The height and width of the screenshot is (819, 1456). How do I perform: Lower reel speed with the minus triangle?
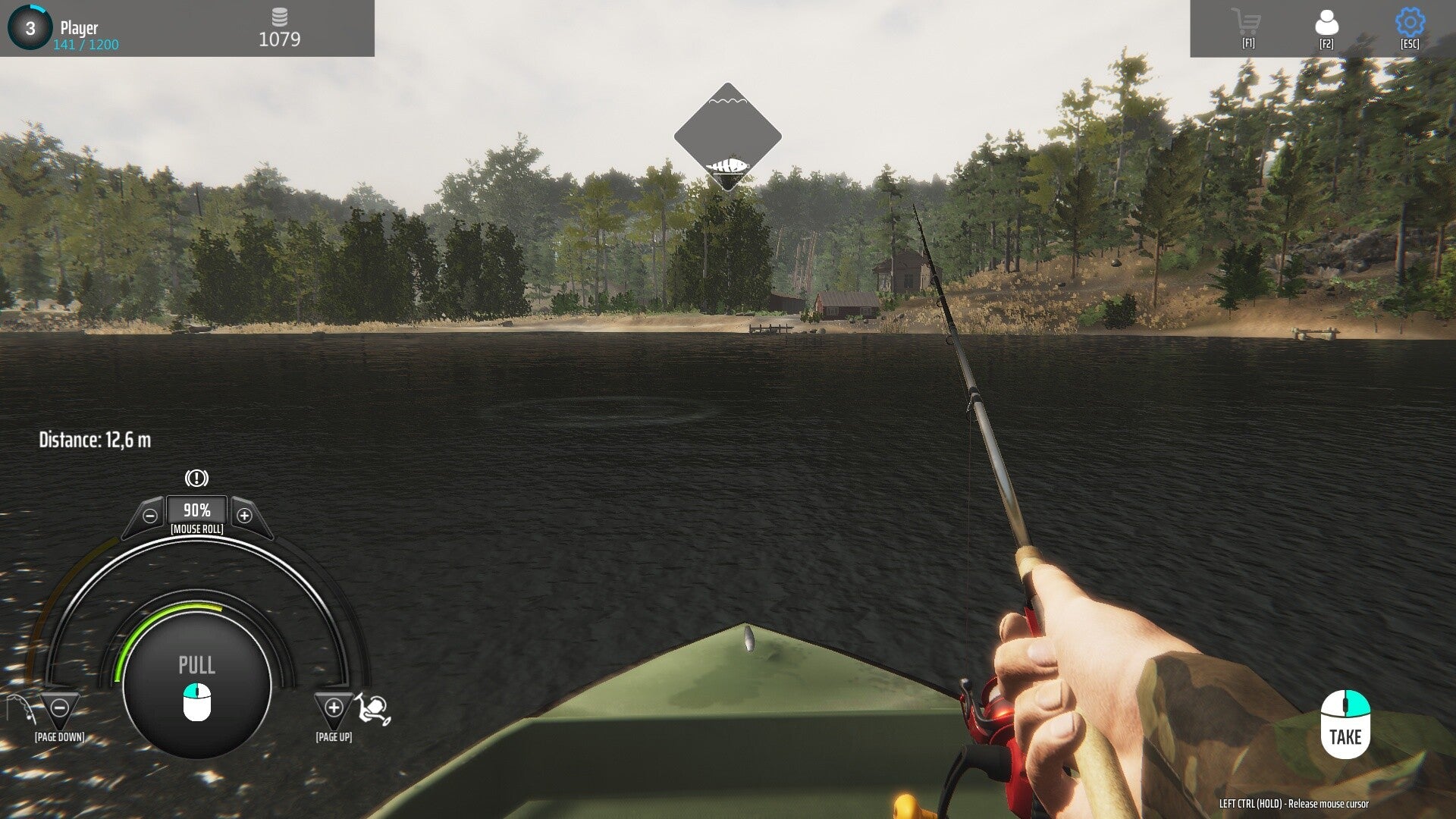(59, 708)
